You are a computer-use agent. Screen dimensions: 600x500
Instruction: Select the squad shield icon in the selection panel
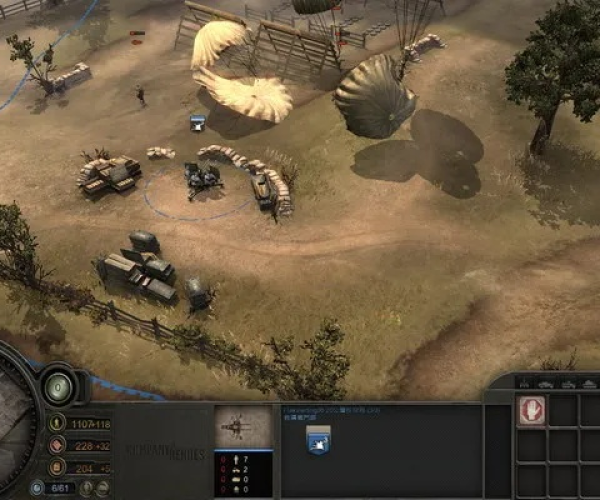coord(320,438)
